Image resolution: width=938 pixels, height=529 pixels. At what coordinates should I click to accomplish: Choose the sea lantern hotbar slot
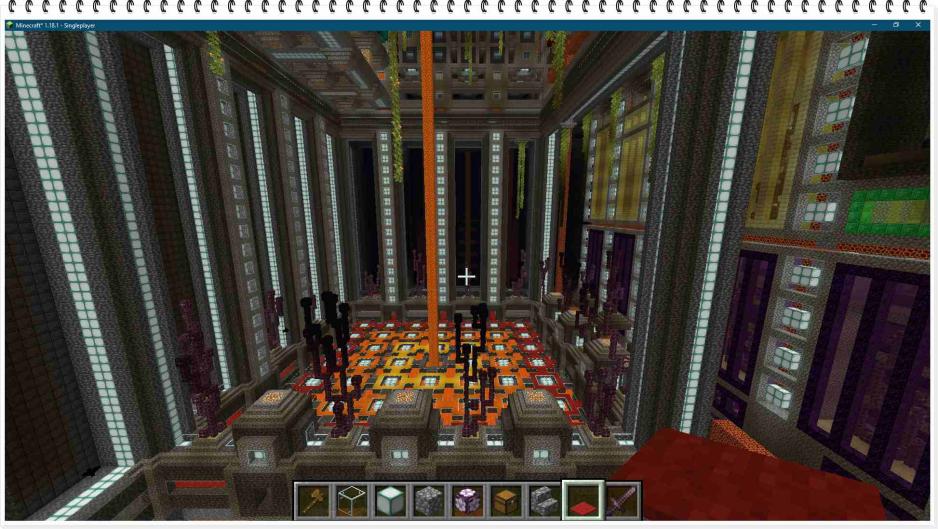point(389,500)
